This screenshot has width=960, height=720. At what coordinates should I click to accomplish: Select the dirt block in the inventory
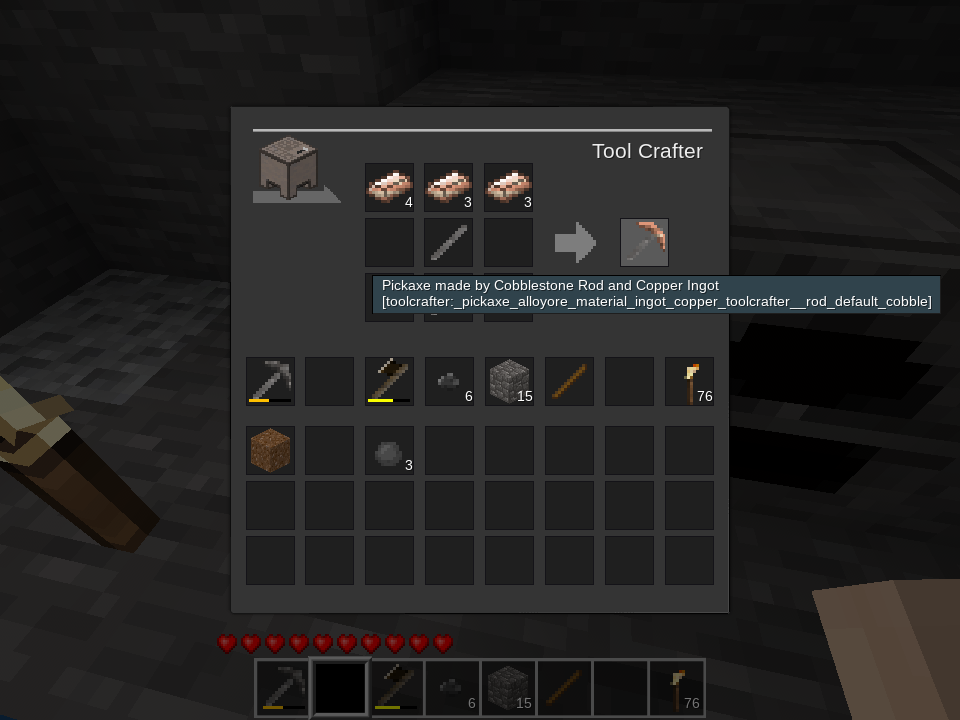270,450
